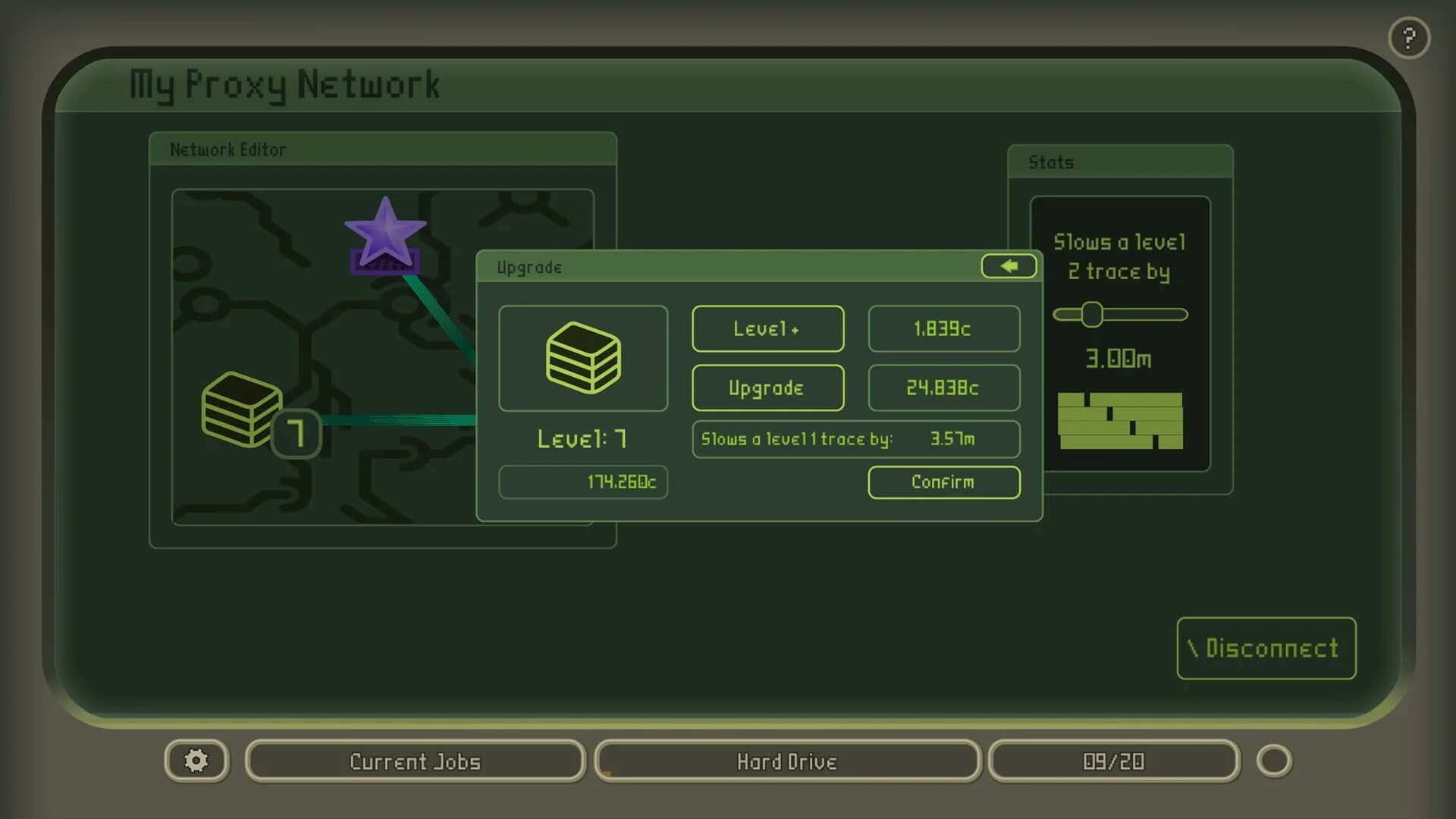Viewport: 1456px width, 819px height.
Task: Adjust the trace slow slider in Stats
Action: pos(1092,315)
